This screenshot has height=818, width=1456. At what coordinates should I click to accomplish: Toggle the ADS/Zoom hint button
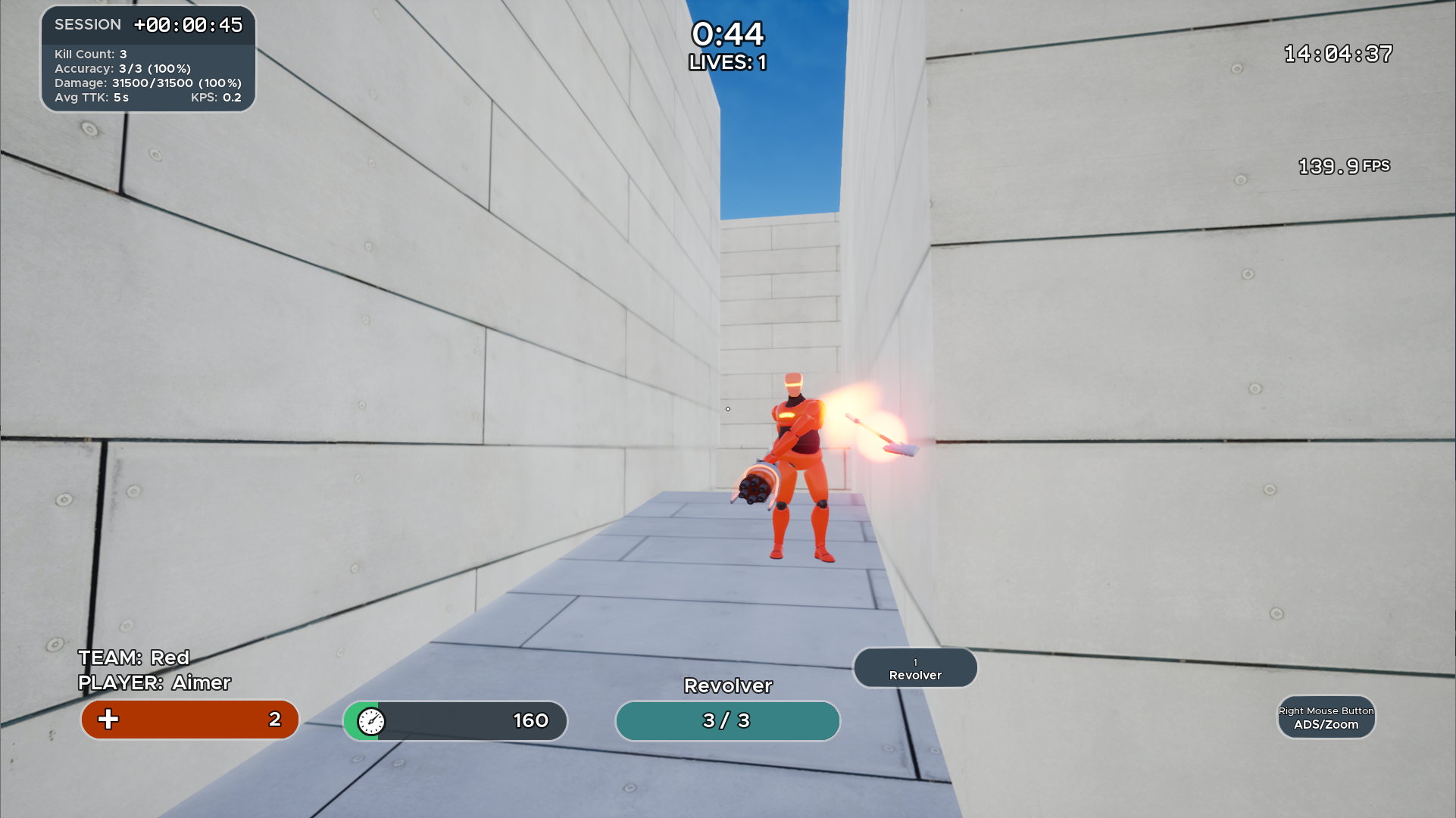pyautogui.click(x=1326, y=717)
